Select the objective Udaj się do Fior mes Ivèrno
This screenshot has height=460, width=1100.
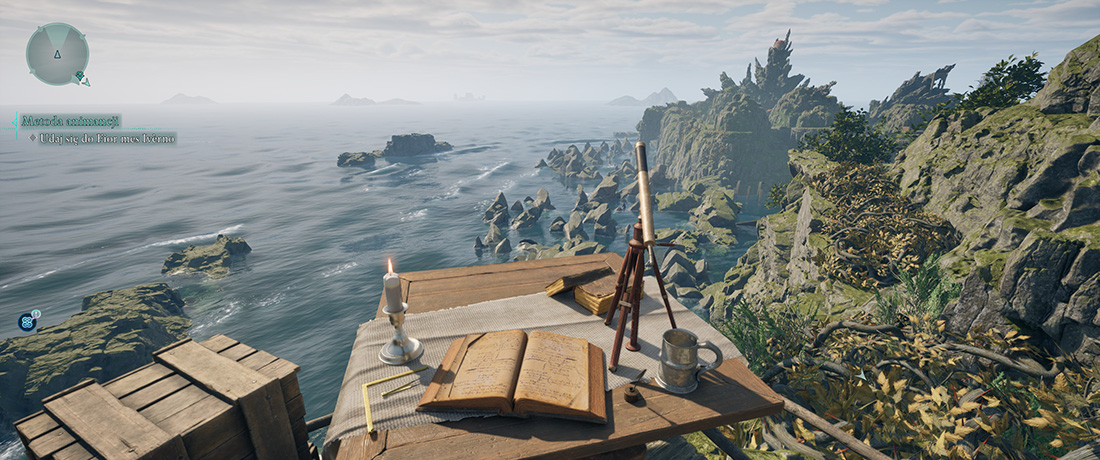click(107, 139)
